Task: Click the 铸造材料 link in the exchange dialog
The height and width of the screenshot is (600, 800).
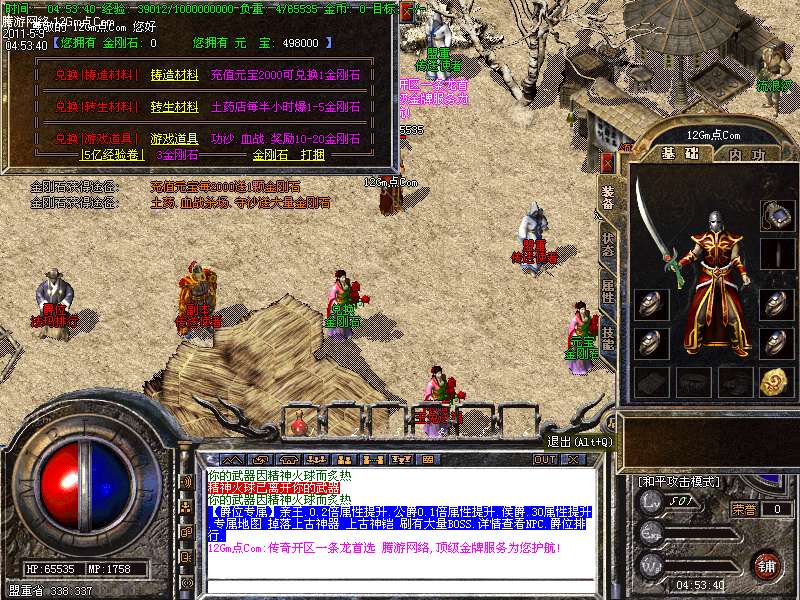Action: click(x=174, y=75)
